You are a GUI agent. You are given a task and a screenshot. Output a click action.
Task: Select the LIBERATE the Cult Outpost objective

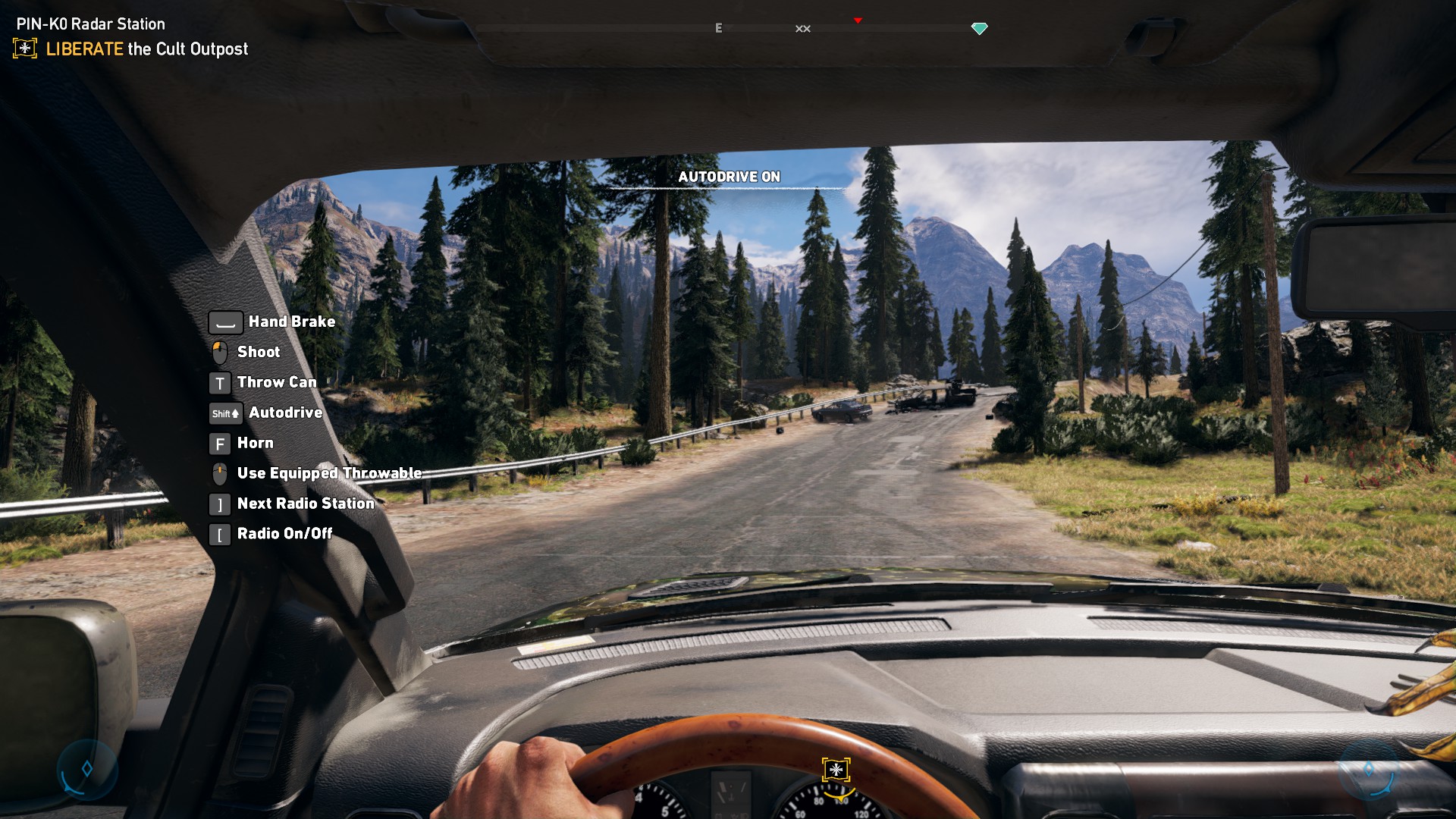coord(146,49)
